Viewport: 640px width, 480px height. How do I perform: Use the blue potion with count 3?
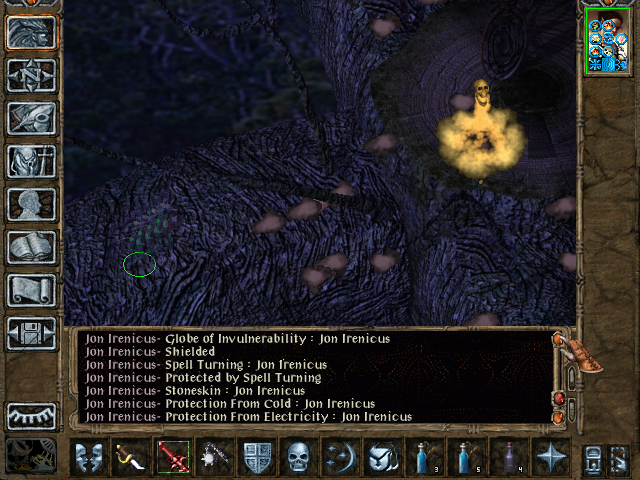coord(423,458)
